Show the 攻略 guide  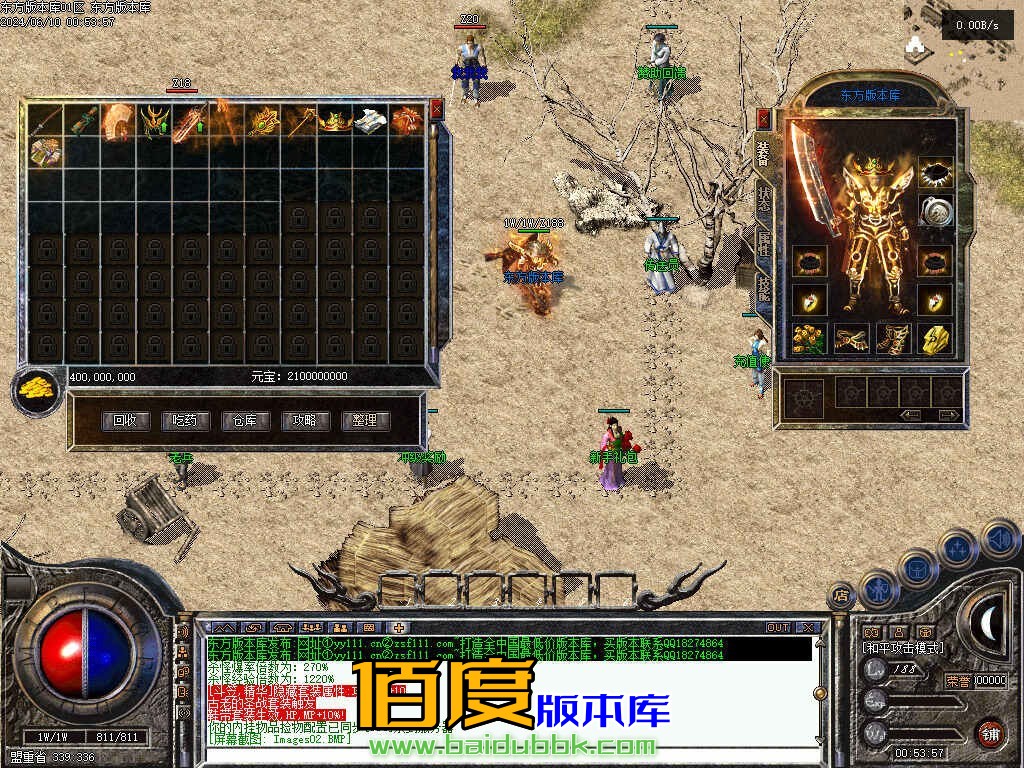click(305, 421)
